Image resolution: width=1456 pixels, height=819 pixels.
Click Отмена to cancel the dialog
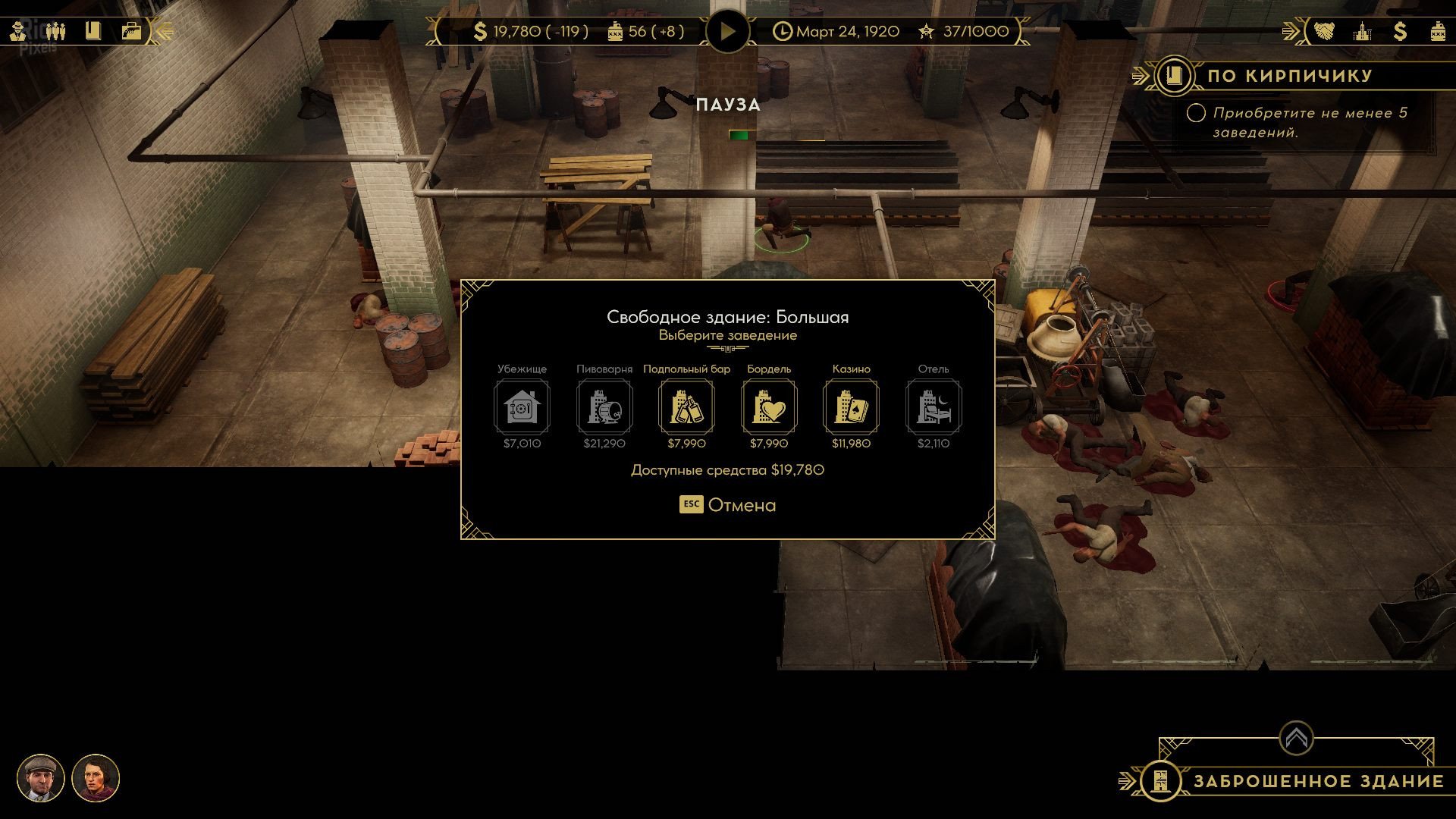(x=728, y=505)
